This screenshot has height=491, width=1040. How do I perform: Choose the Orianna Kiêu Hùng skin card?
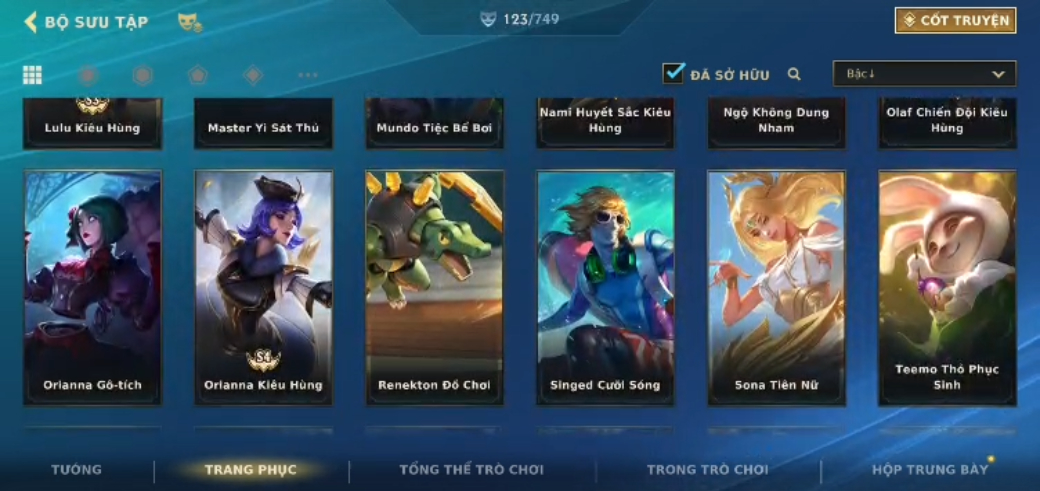(263, 287)
